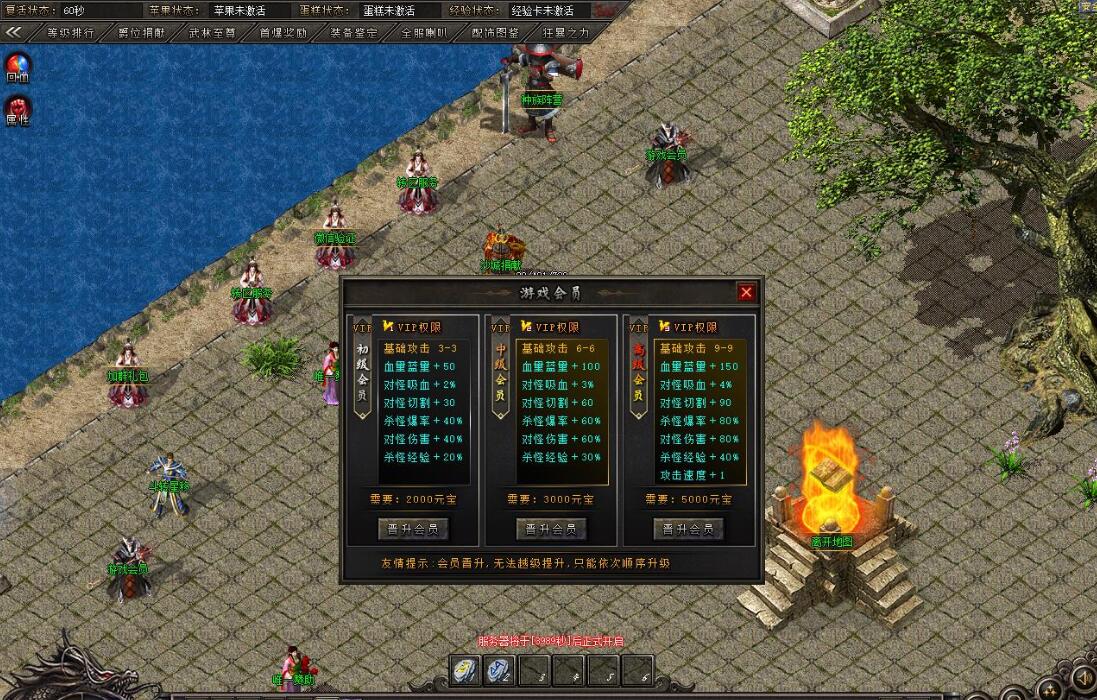Viewport: 1097px width, 700px height.
Task: Close the 游戏会员 window
Action: tap(746, 292)
